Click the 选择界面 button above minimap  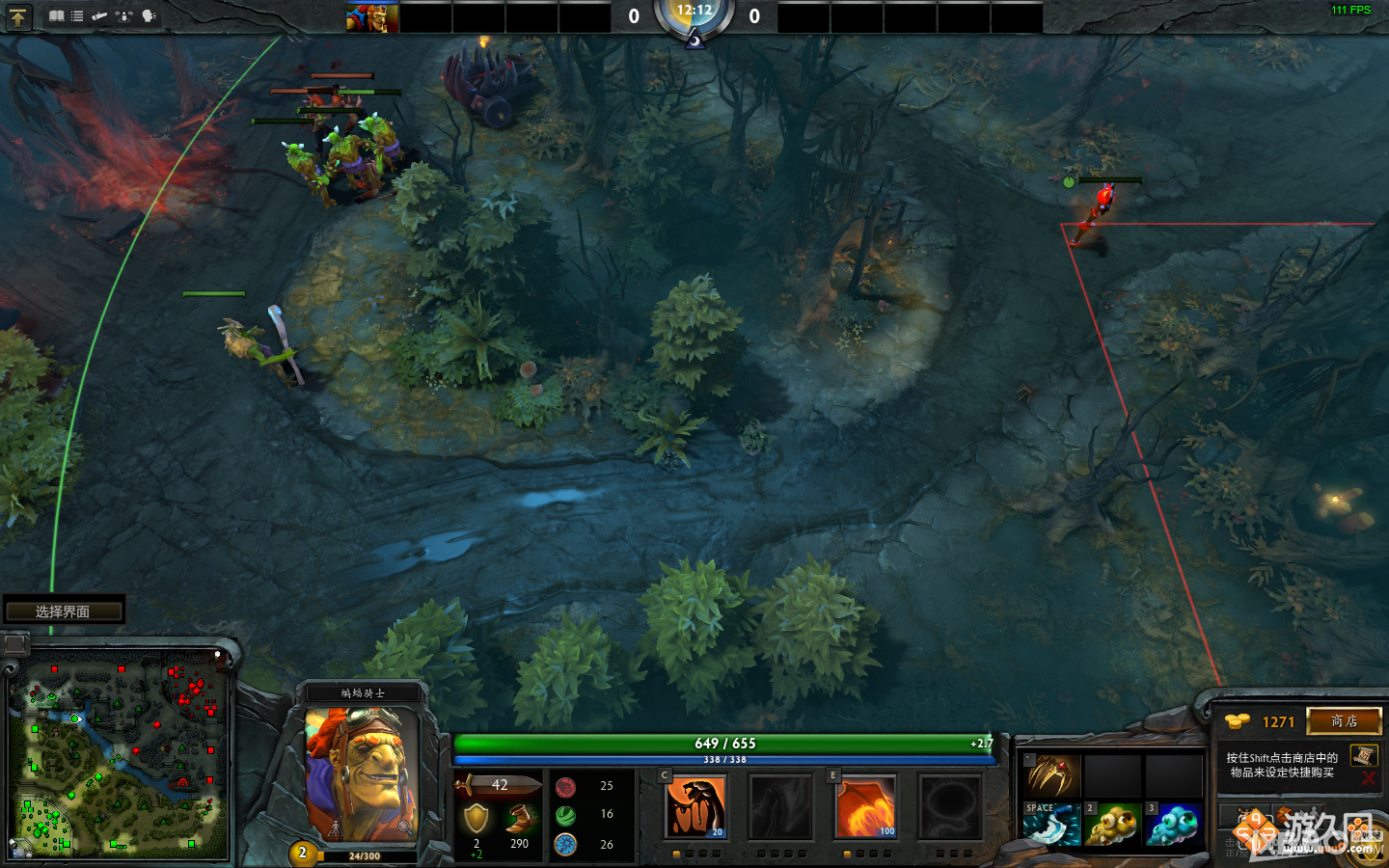pyautogui.click(x=66, y=610)
